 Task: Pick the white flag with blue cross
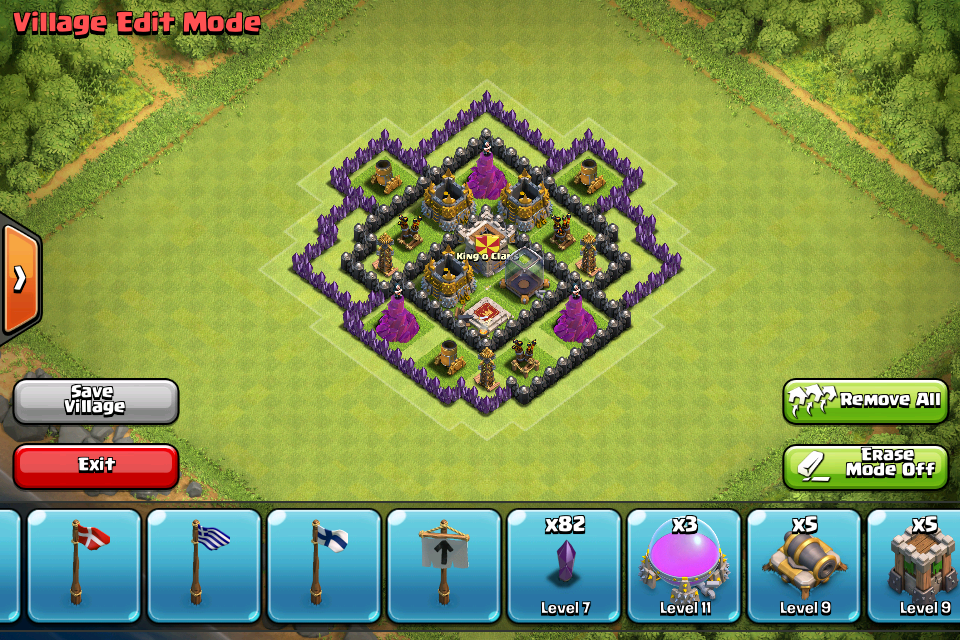pyautogui.click(x=325, y=565)
